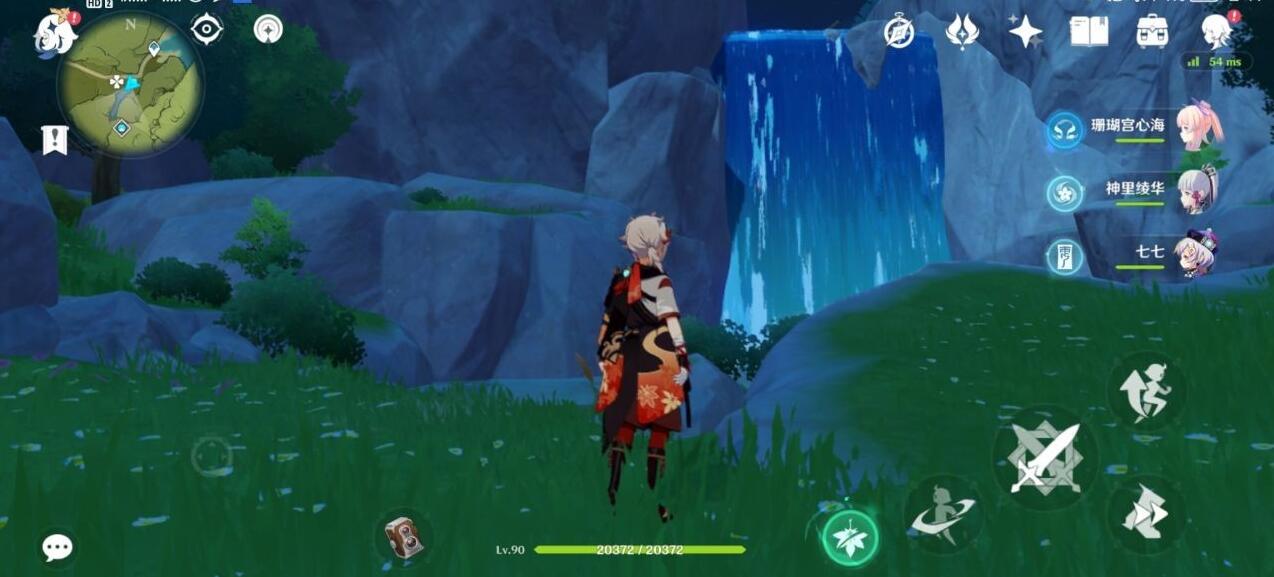Trigger the elemental burst ability

click(x=943, y=514)
